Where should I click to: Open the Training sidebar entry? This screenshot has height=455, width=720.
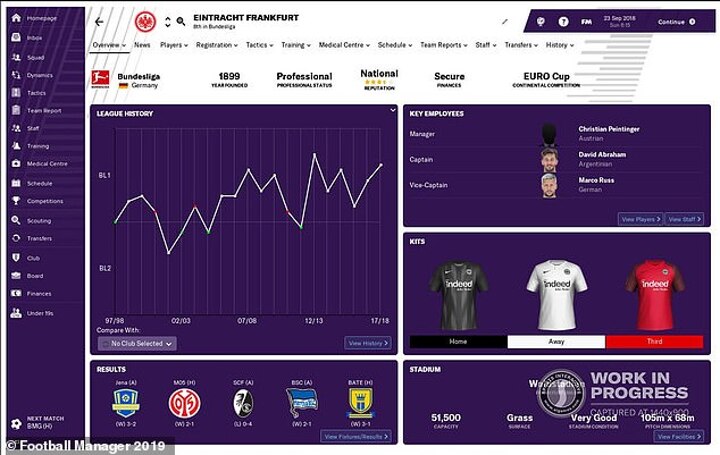(38, 146)
